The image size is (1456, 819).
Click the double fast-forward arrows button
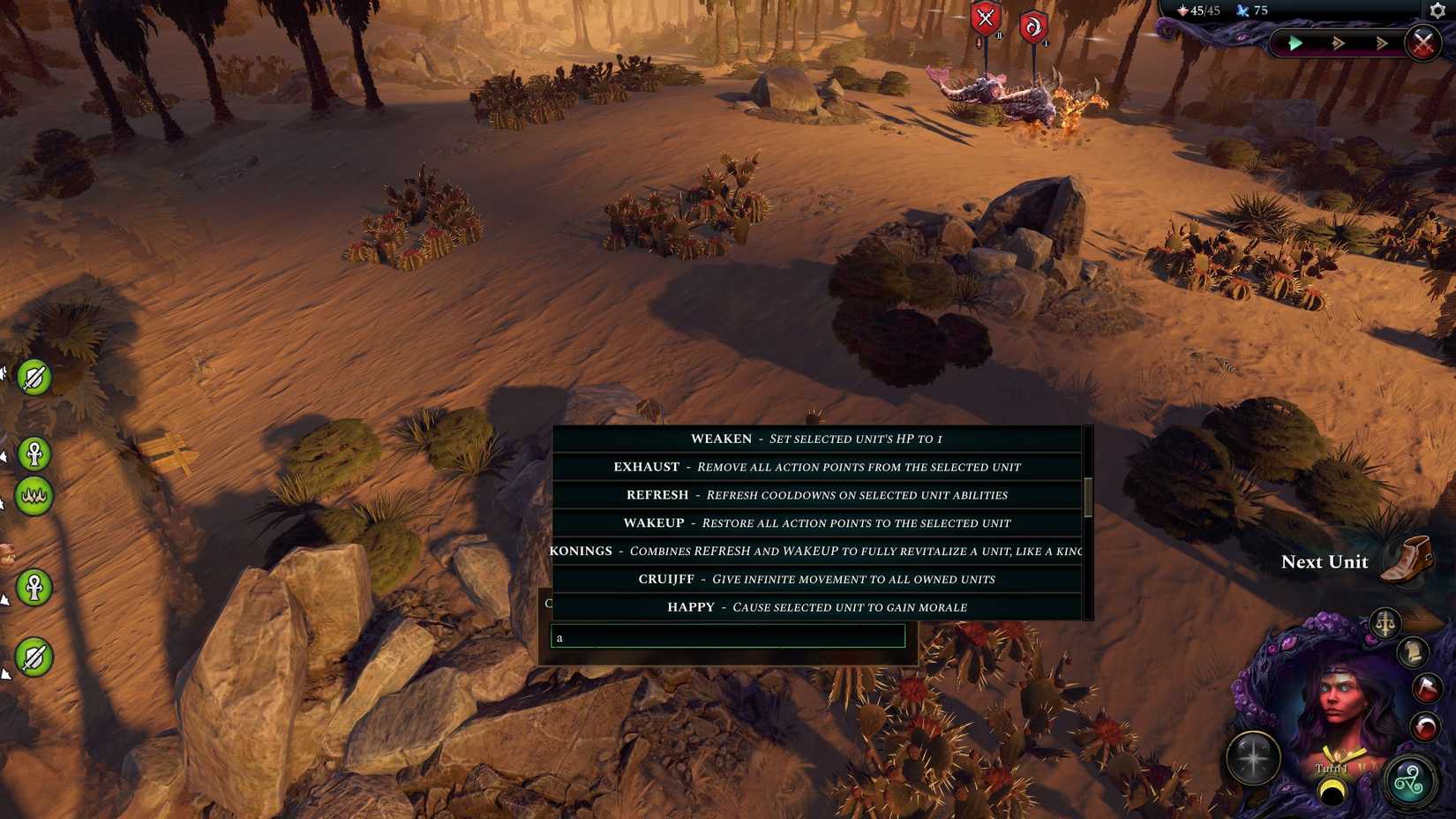point(1337,42)
